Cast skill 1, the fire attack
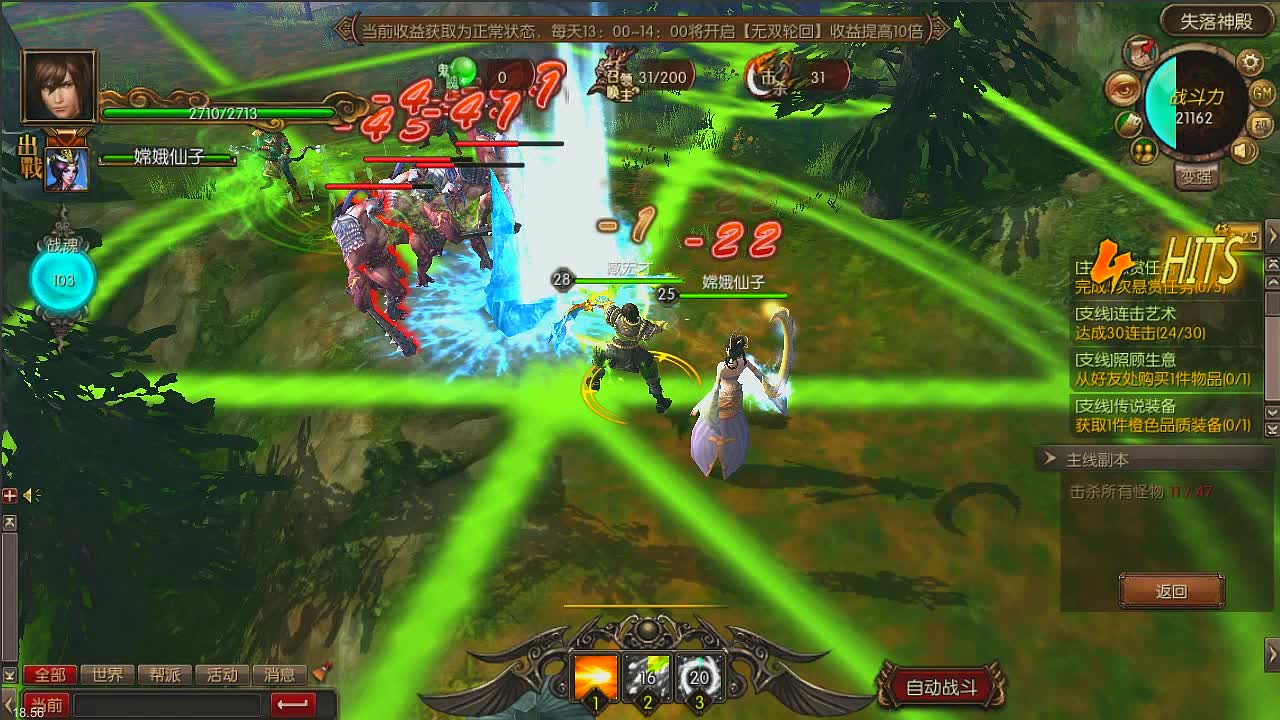This screenshot has height=720, width=1280. click(593, 677)
